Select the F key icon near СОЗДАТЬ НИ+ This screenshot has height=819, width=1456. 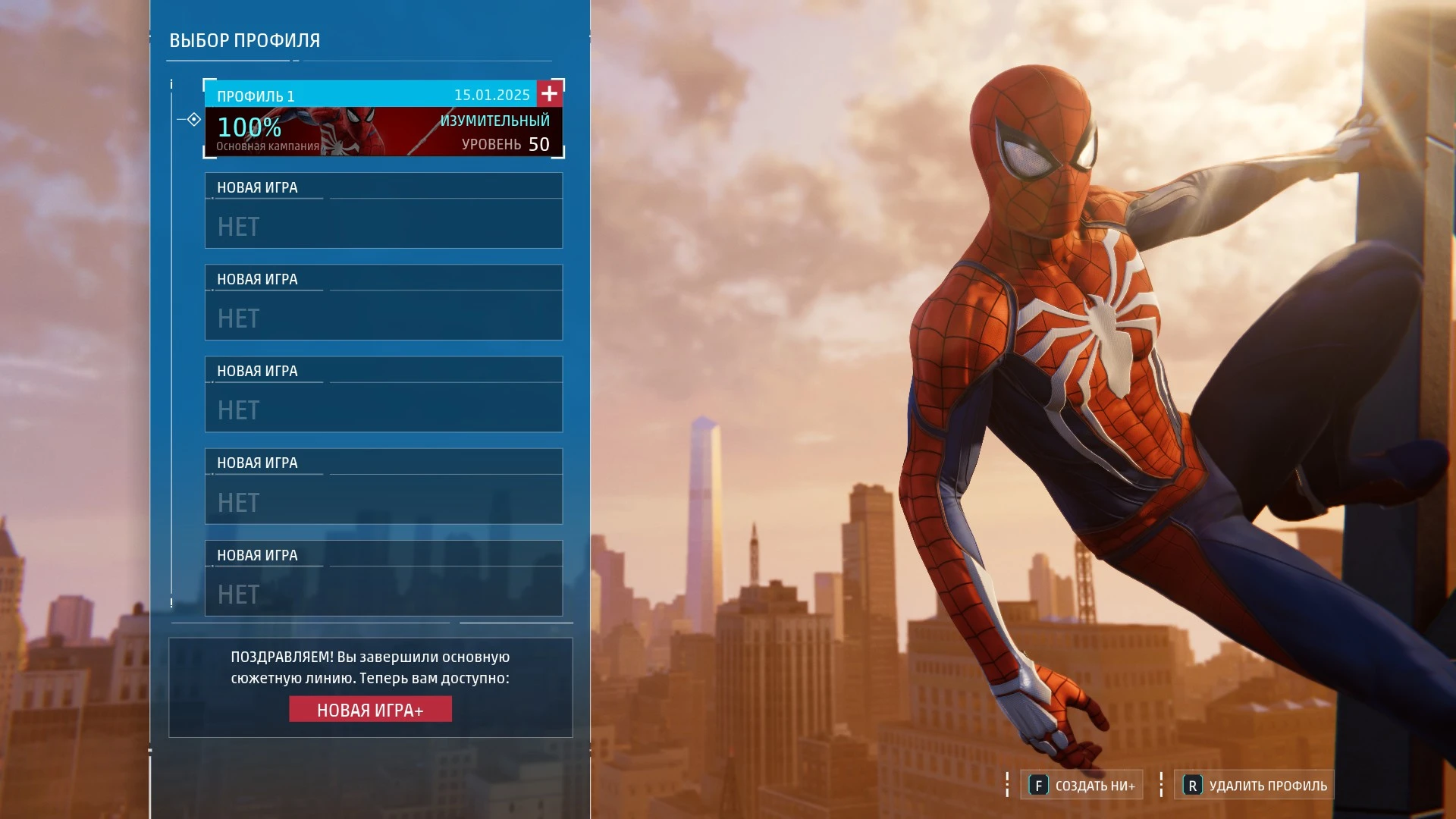1037,785
